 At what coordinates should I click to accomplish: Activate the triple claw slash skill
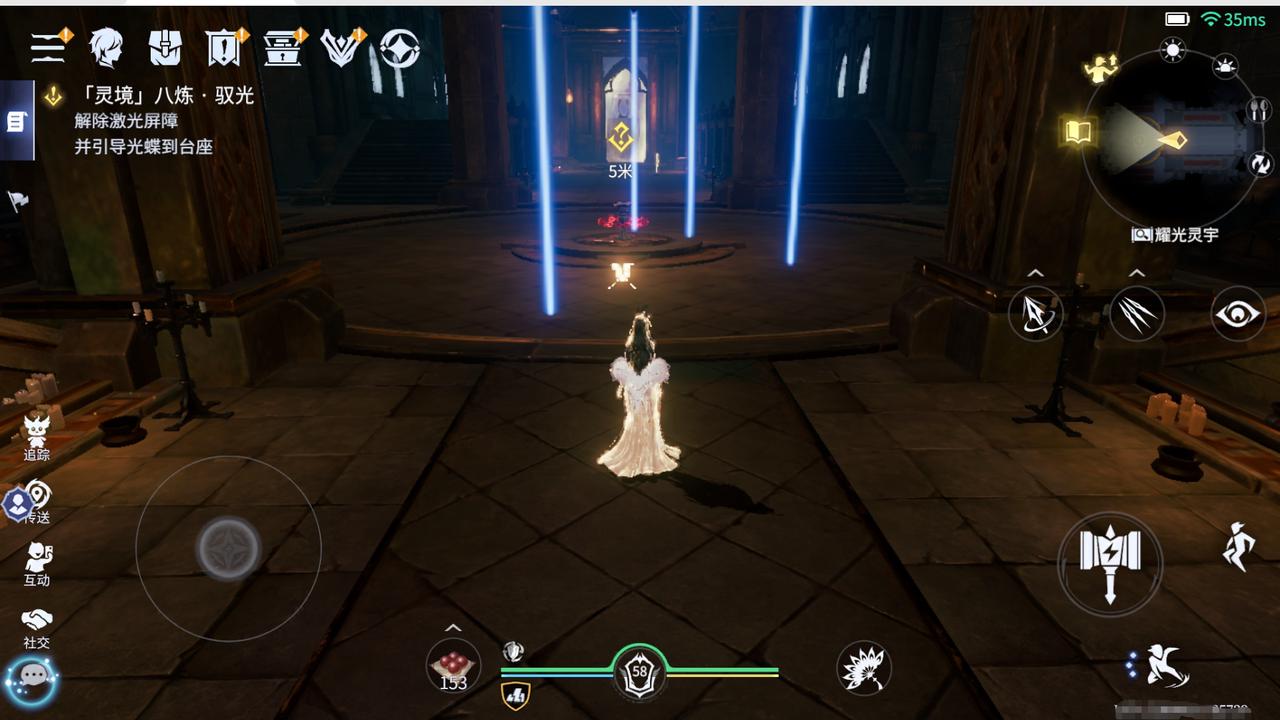tap(1136, 314)
